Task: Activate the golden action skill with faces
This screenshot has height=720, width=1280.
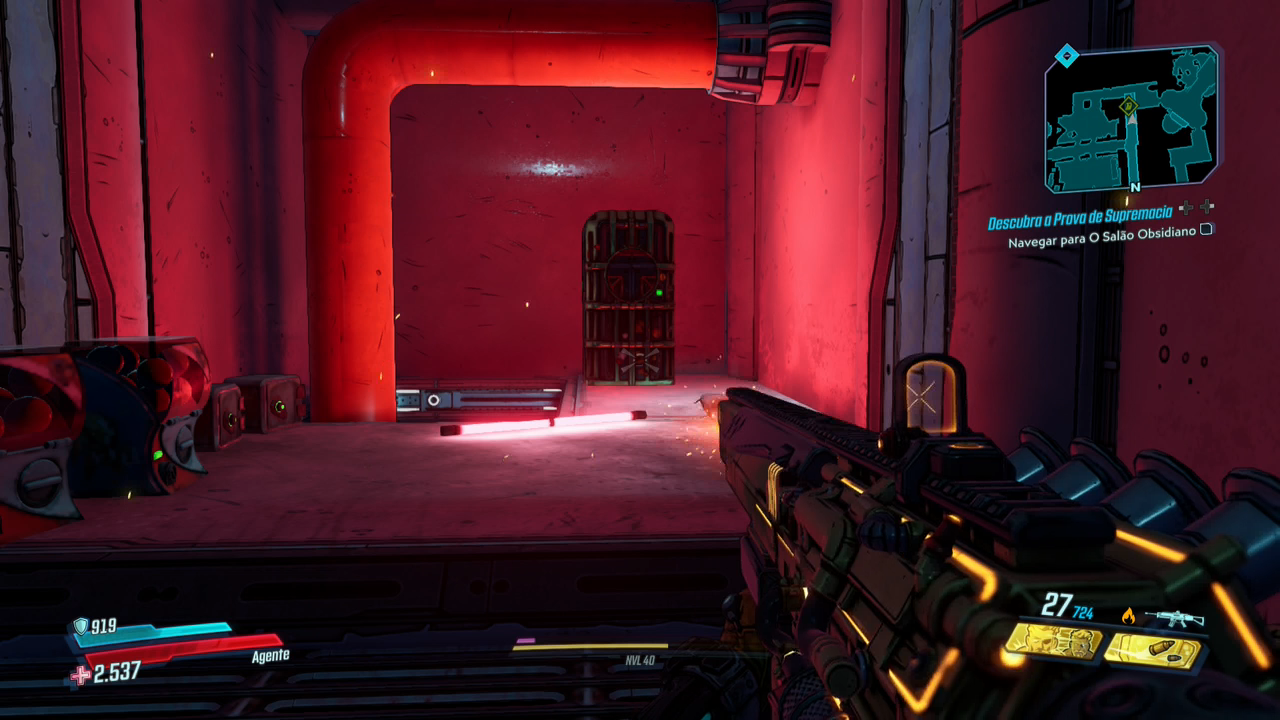Action: [x=1053, y=642]
